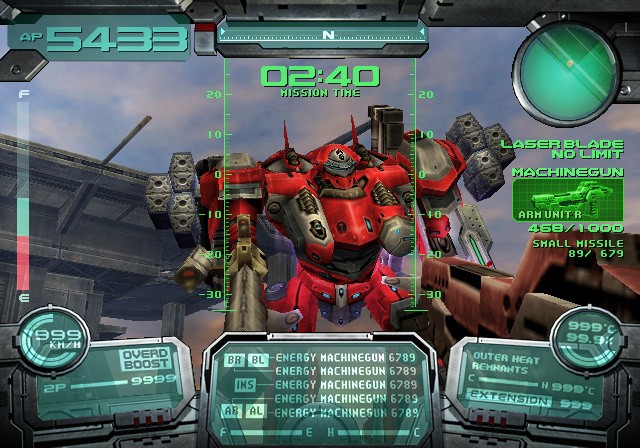Click the compass heading strip
The height and width of the screenshot is (448, 640).
coord(328,35)
